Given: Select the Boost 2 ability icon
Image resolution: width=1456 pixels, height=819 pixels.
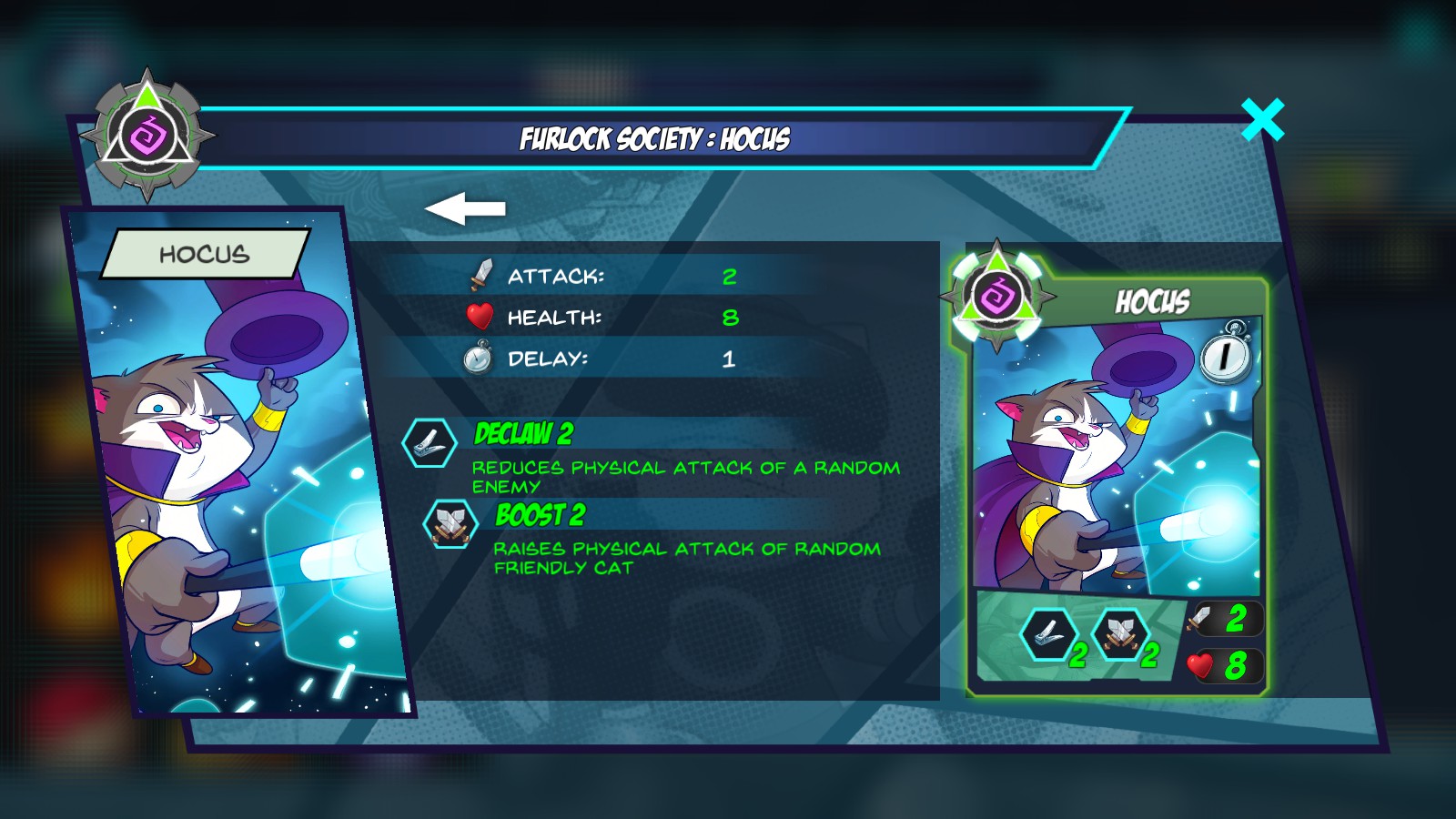Looking at the screenshot, I should 450,525.
